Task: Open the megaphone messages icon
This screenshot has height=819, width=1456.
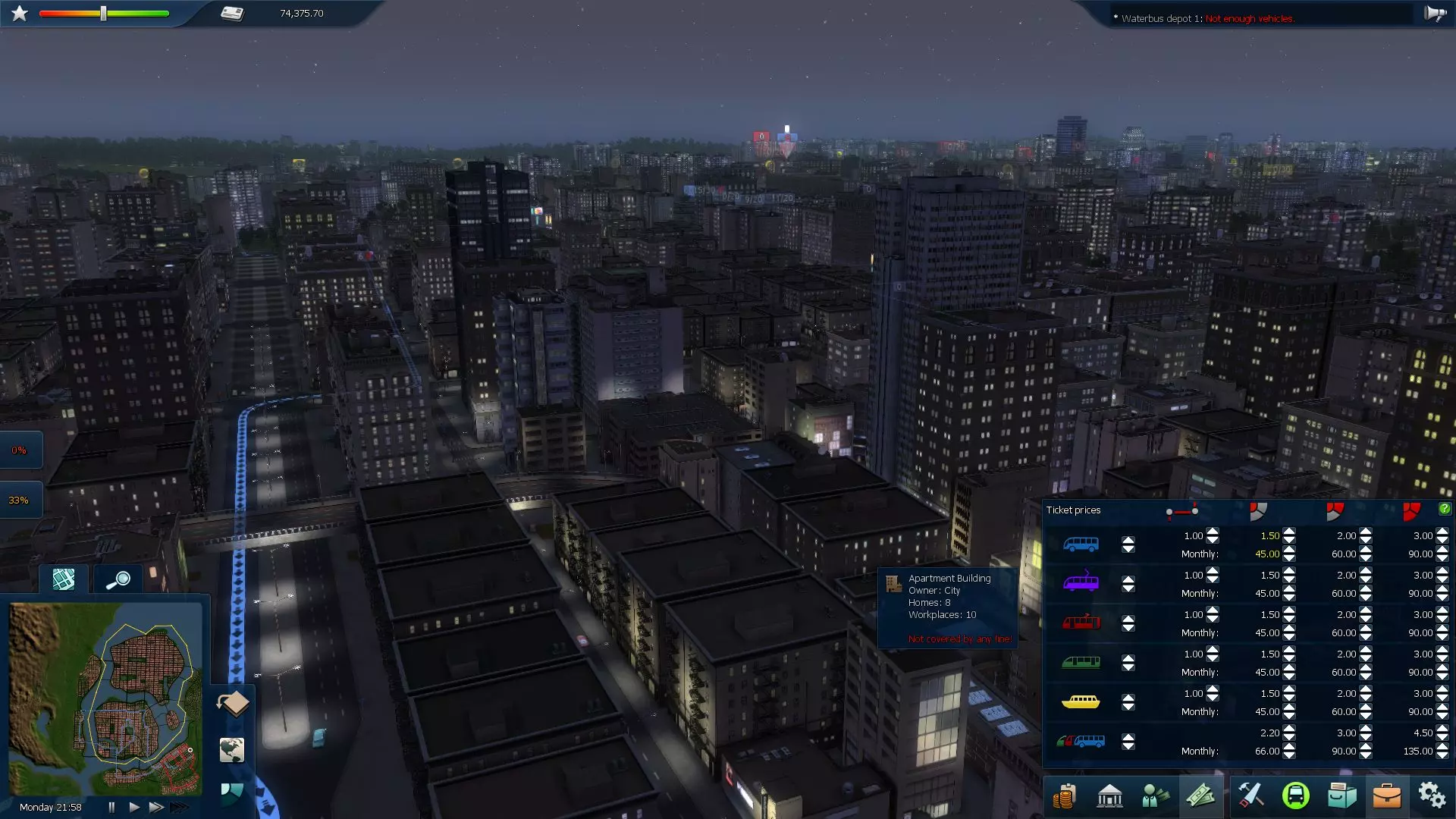Action: (1434, 14)
